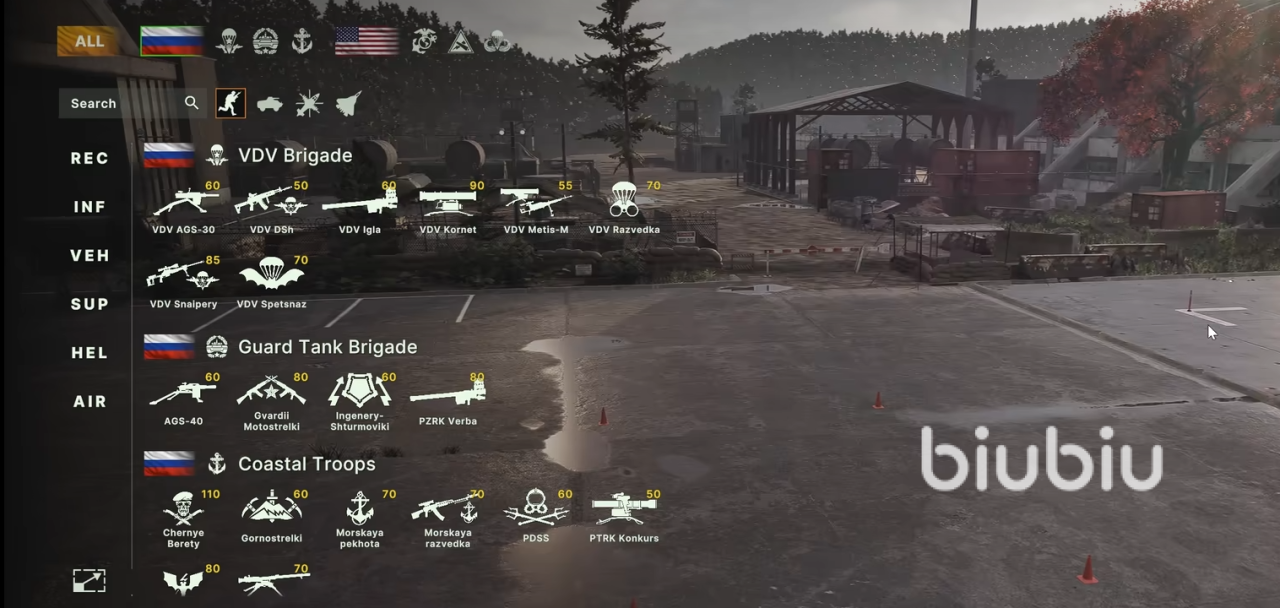Choose the jet aircraft type filter
Image resolution: width=1280 pixels, height=608 pixels.
(348, 103)
